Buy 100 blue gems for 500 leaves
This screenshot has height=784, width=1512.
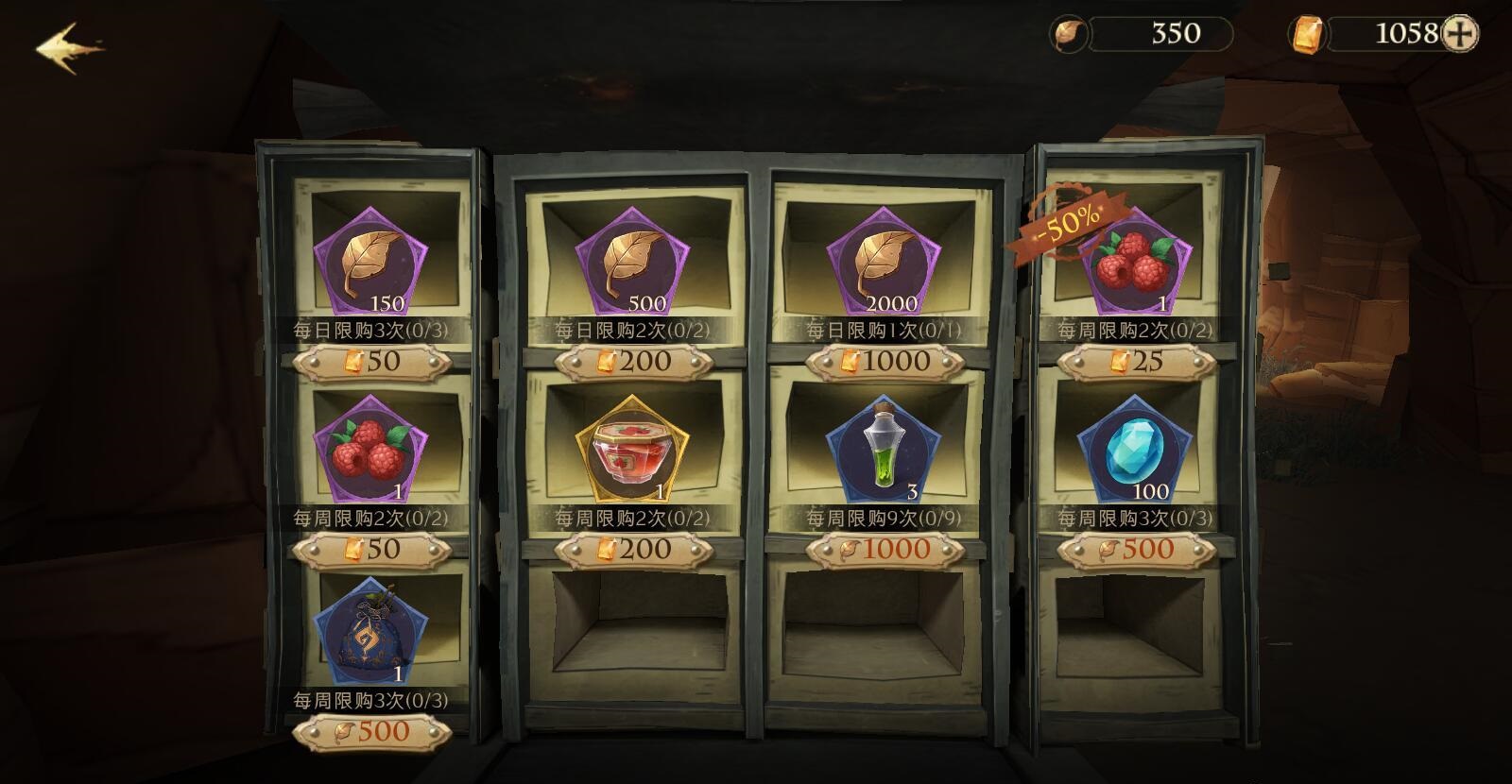pyautogui.click(x=1136, y=549)
